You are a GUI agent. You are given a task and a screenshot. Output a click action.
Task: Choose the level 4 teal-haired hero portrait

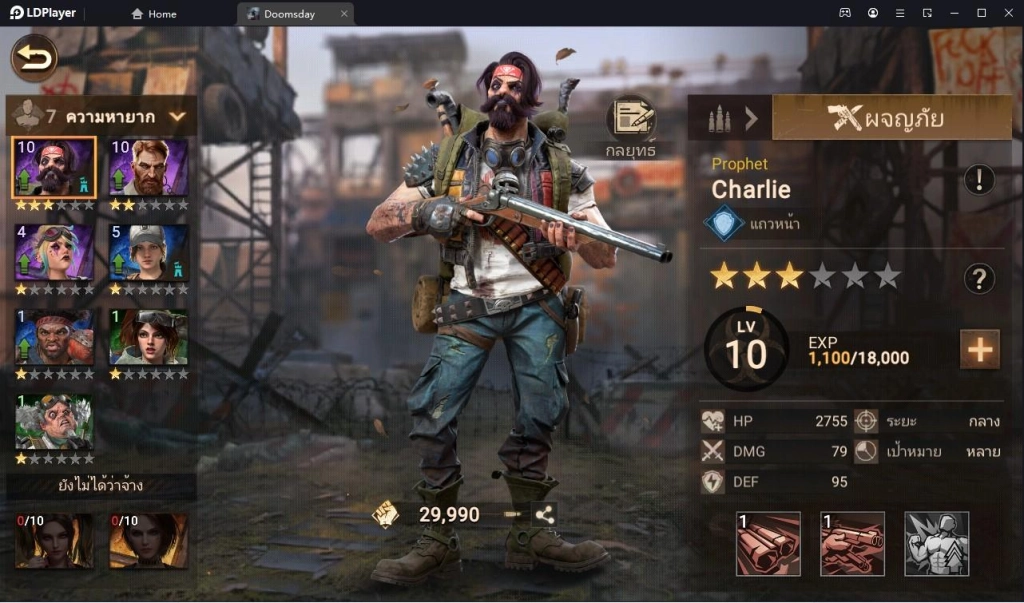click(54, 252)
